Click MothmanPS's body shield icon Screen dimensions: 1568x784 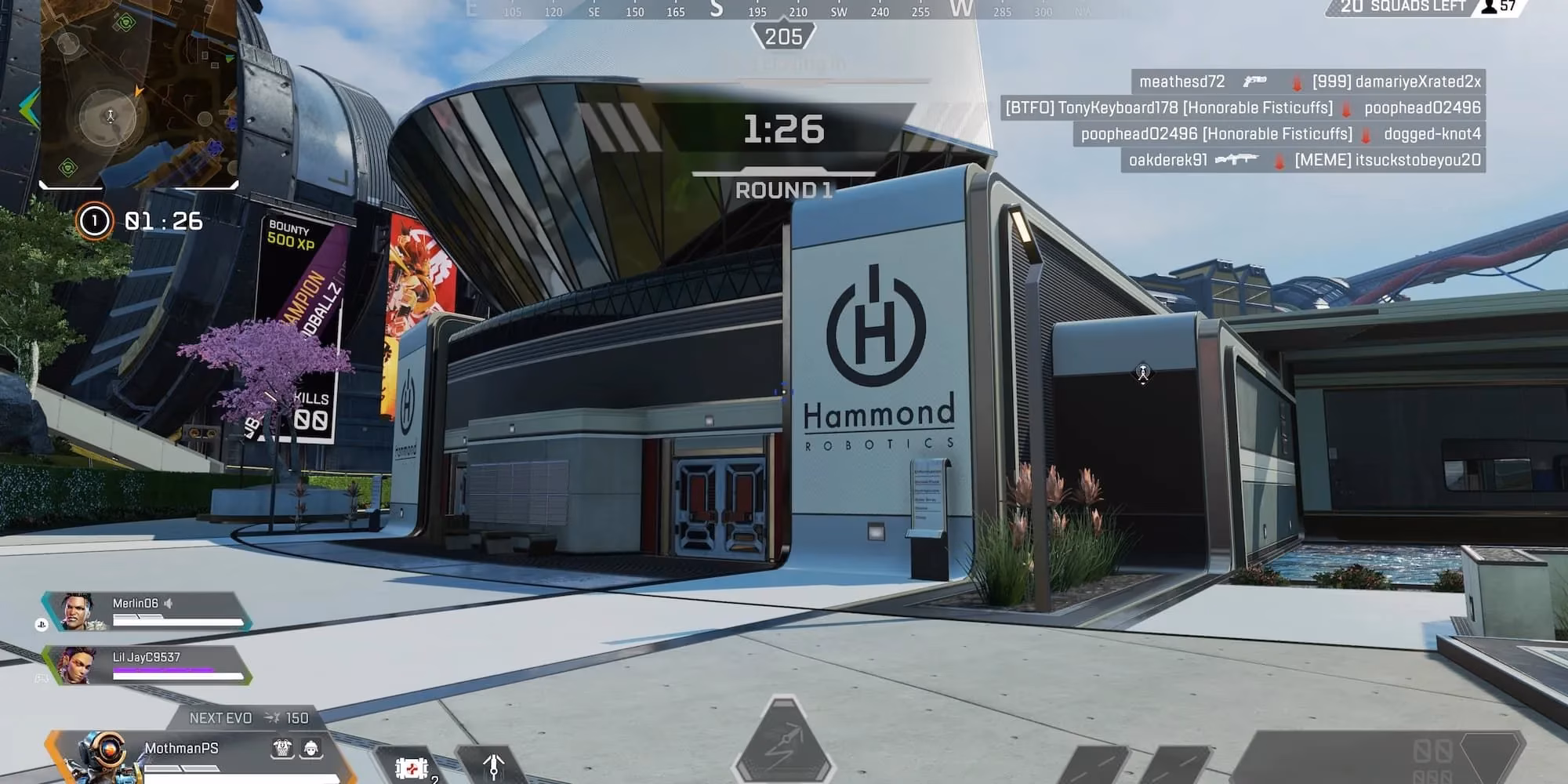(x=281, y=749)
